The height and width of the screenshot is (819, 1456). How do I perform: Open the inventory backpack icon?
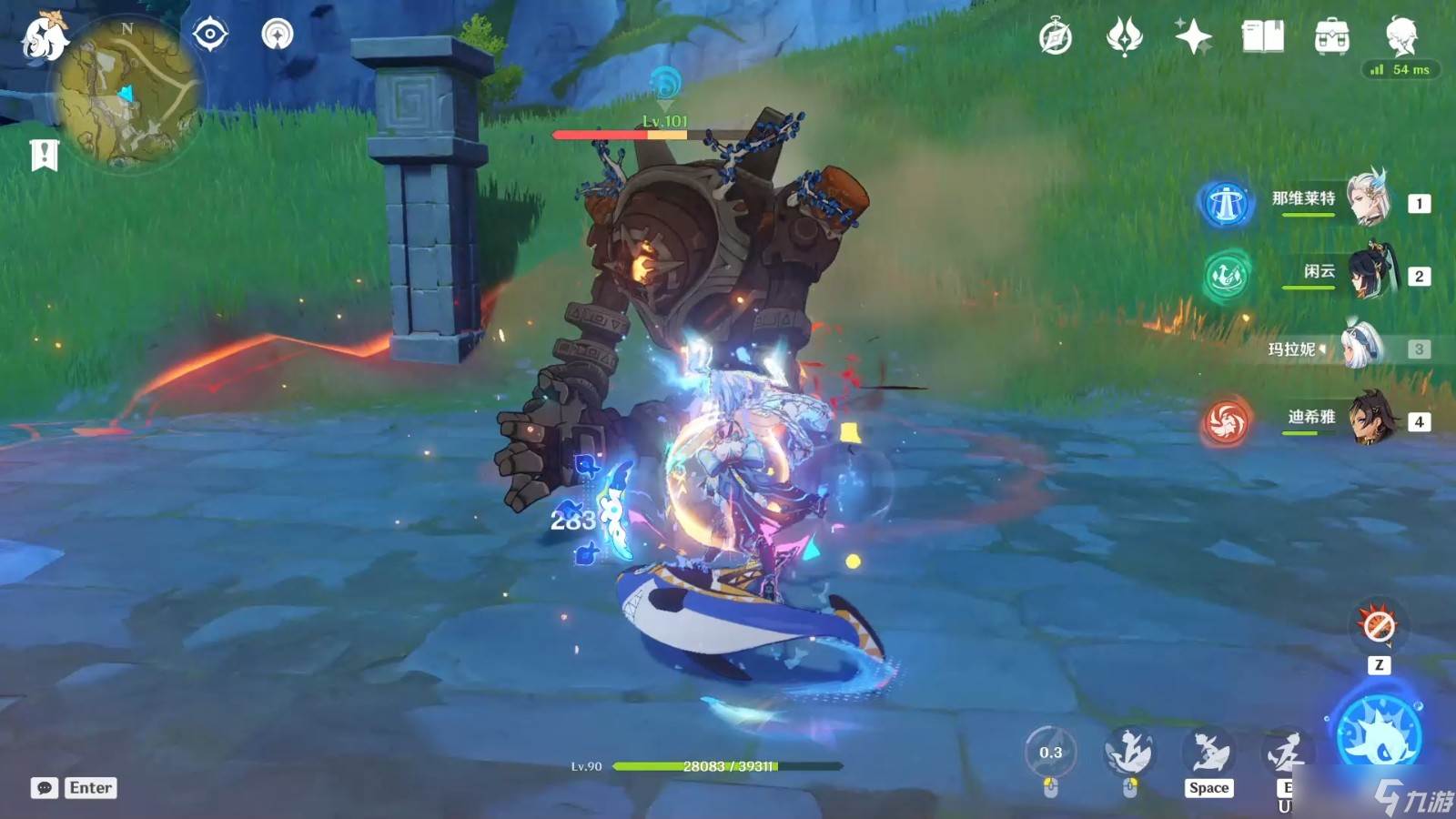pos(1331,37)
